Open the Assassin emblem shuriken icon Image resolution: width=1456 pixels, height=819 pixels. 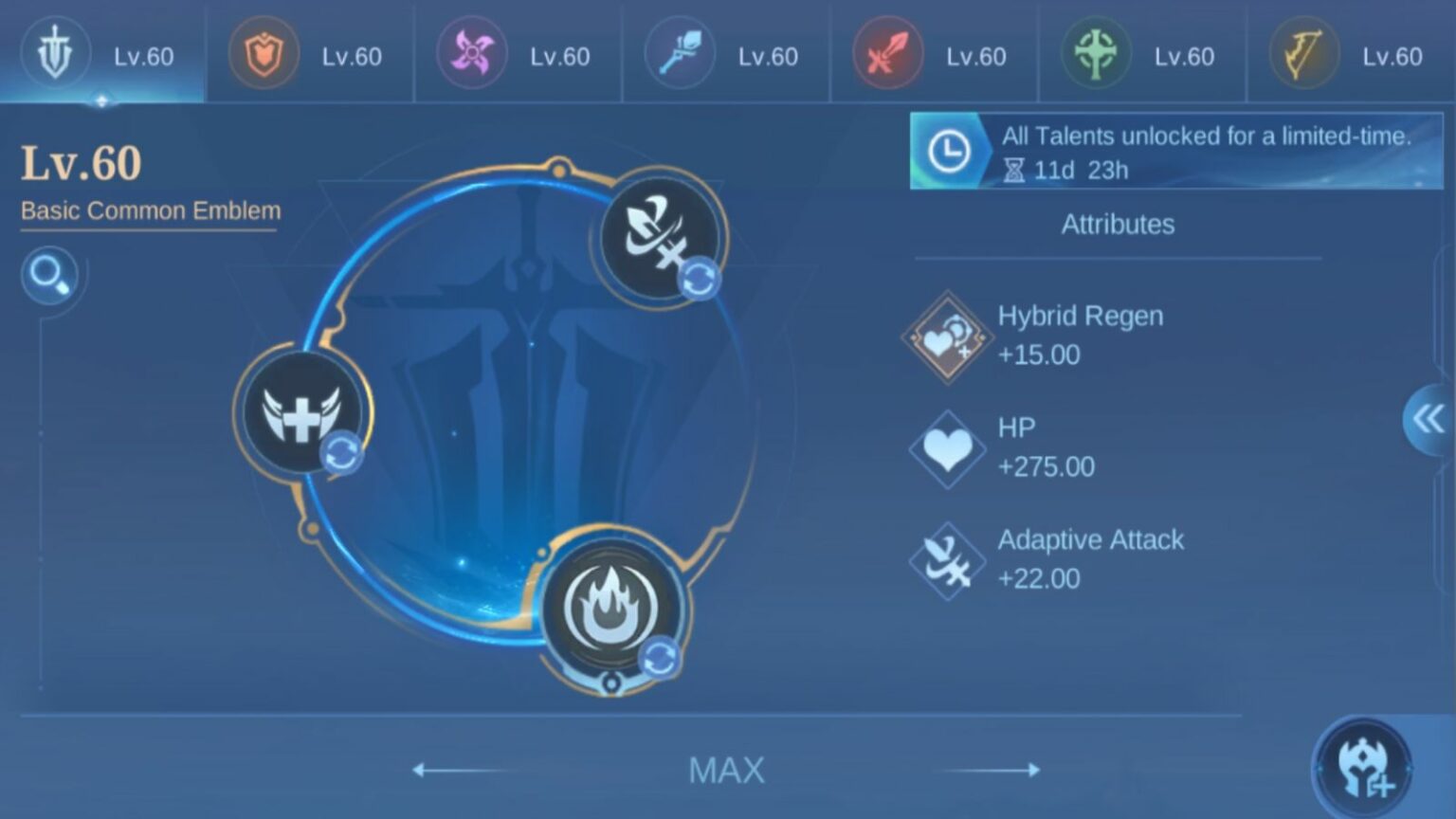(x=471, y=54)
